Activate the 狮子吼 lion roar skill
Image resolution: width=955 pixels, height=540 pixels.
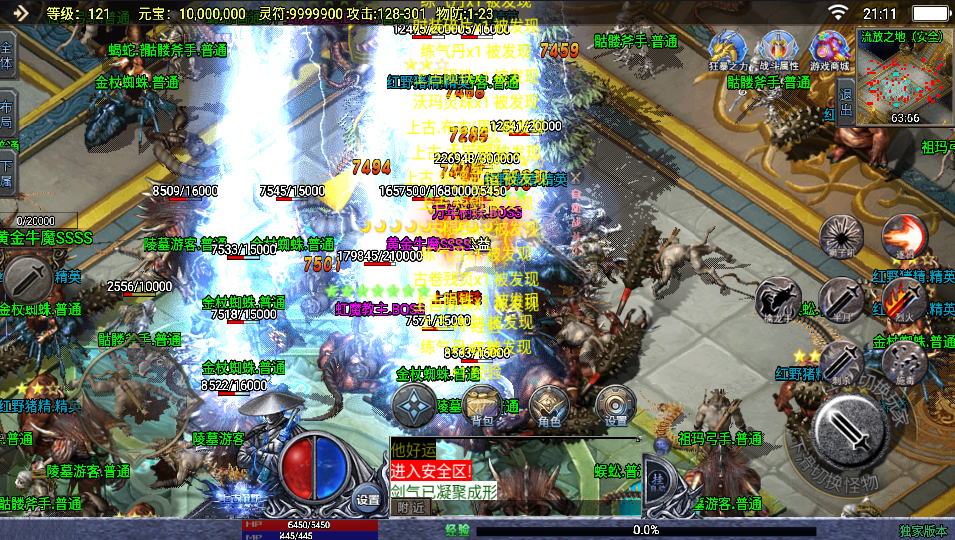[x=842, y=236]
